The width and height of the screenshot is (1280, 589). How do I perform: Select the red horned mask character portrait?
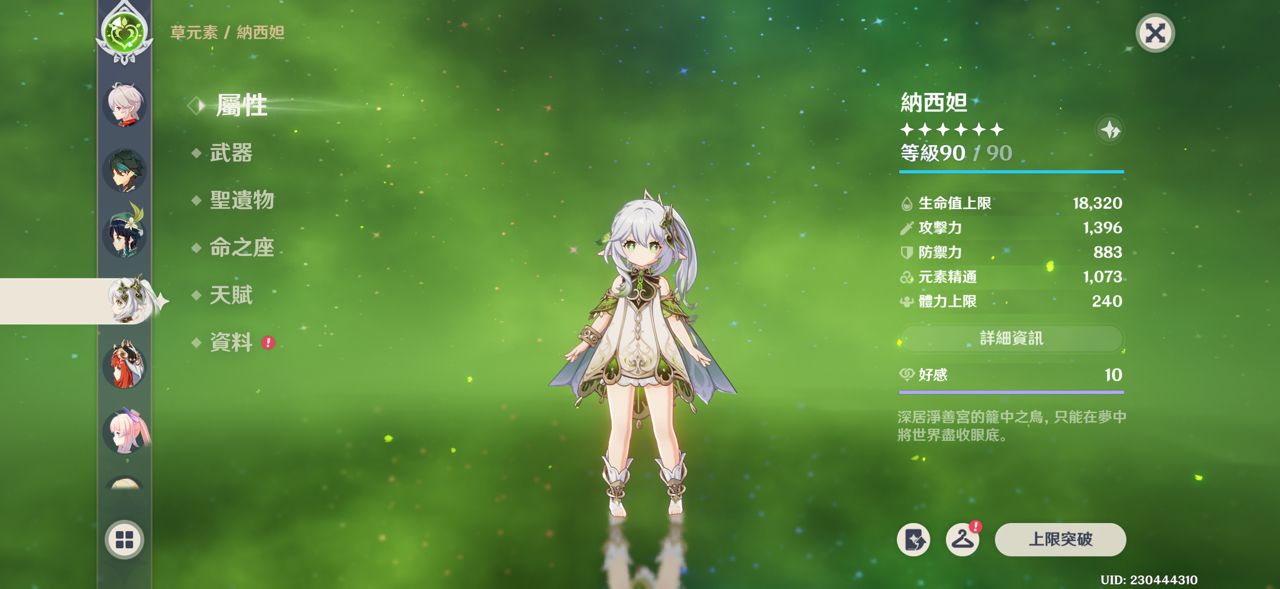click(125, 365)
